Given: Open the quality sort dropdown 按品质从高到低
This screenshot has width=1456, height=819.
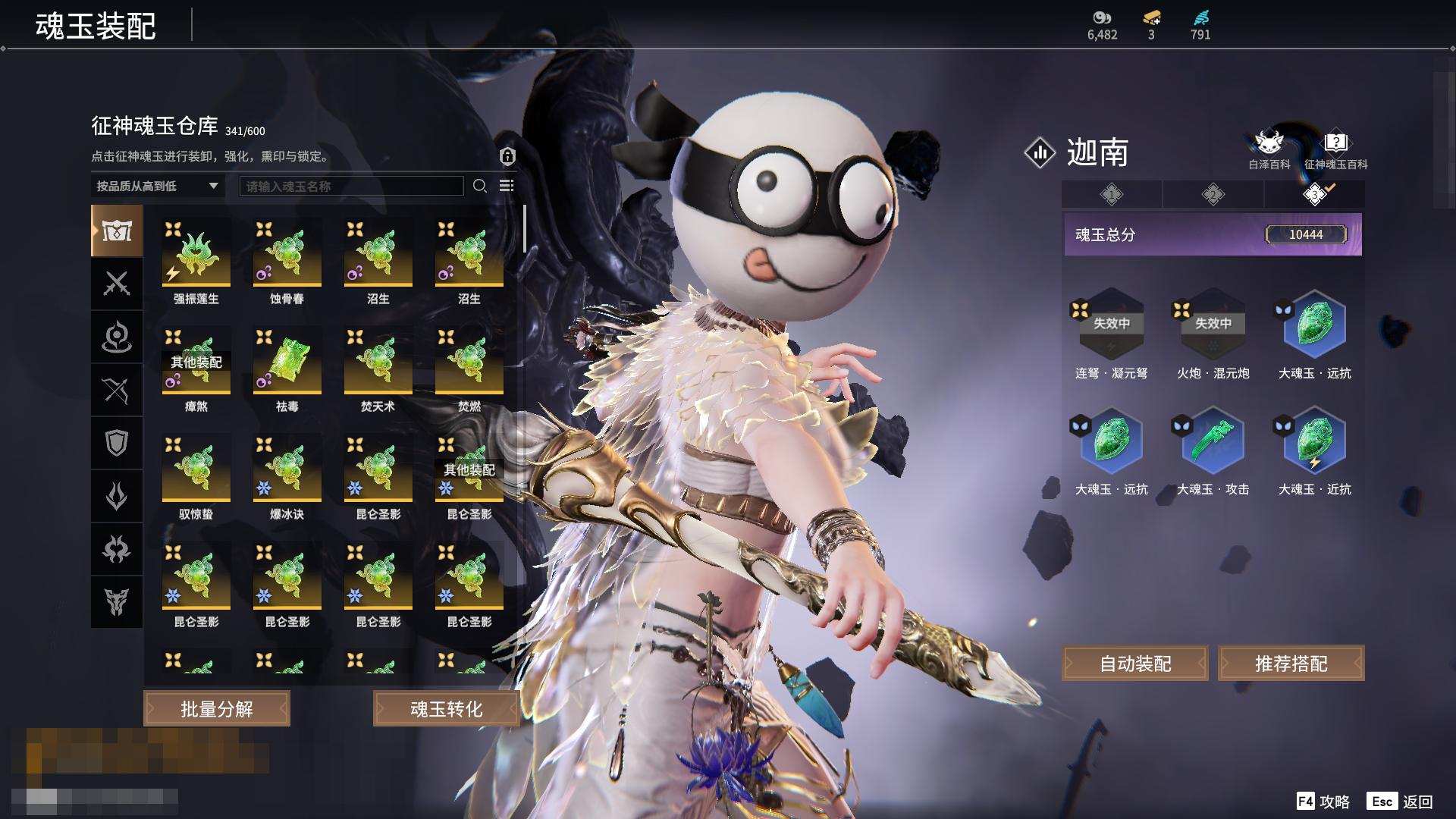Looking at the screenshot, I should pyautogui.click(x=158, y=186).
